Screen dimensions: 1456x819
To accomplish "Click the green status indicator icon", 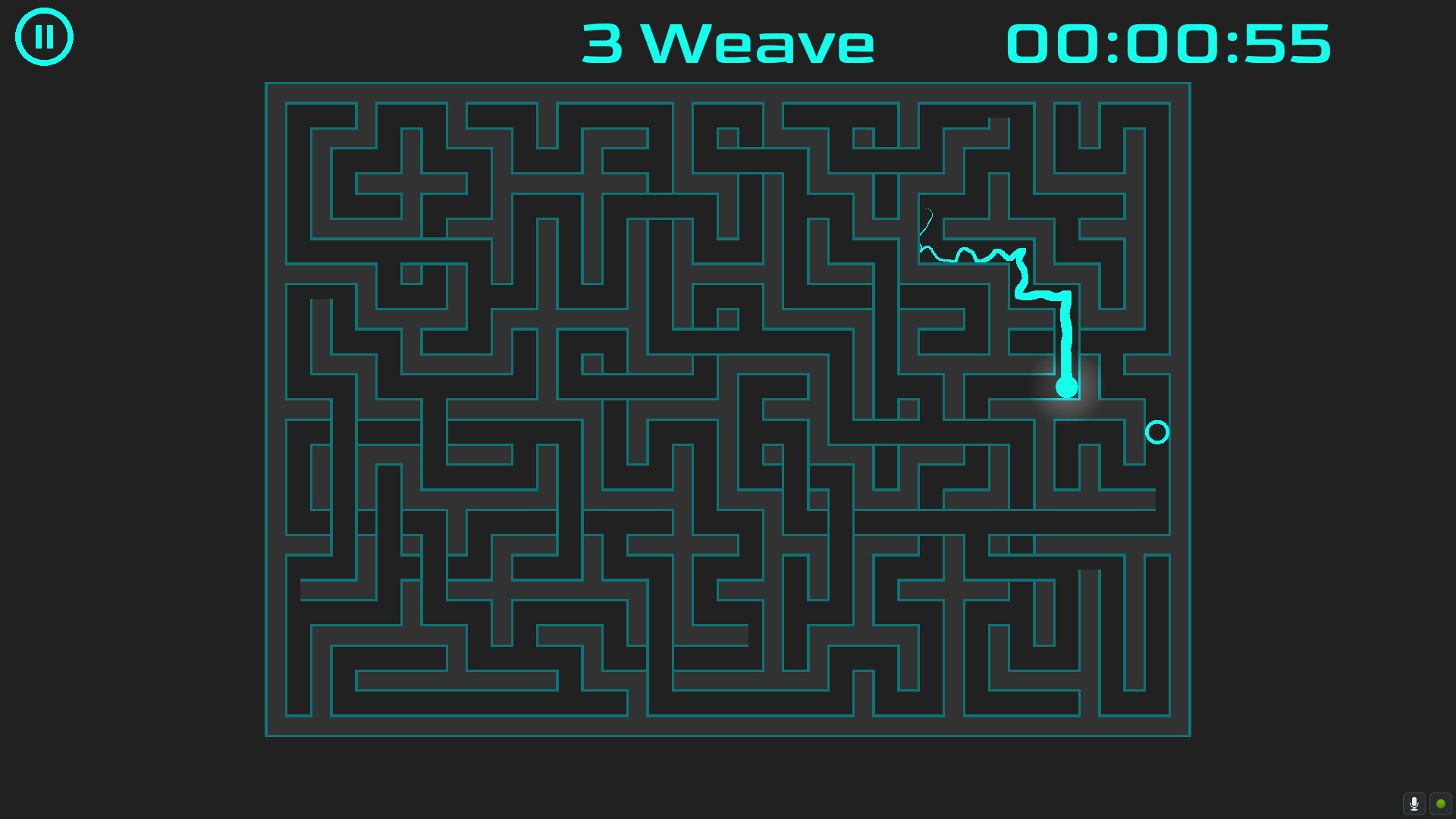I will (1440, 804).
